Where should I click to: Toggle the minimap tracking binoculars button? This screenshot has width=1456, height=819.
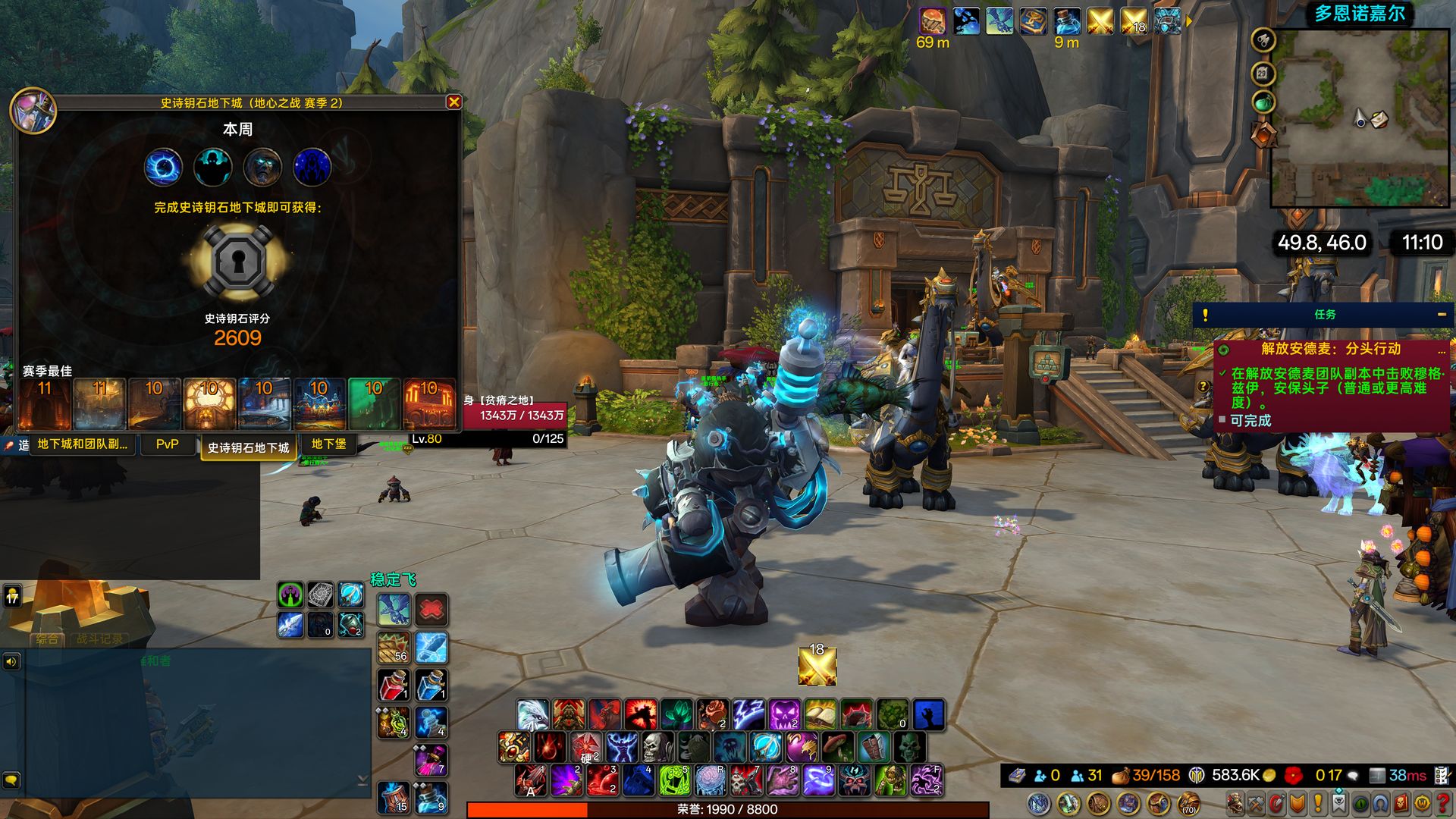(1263, 40)
